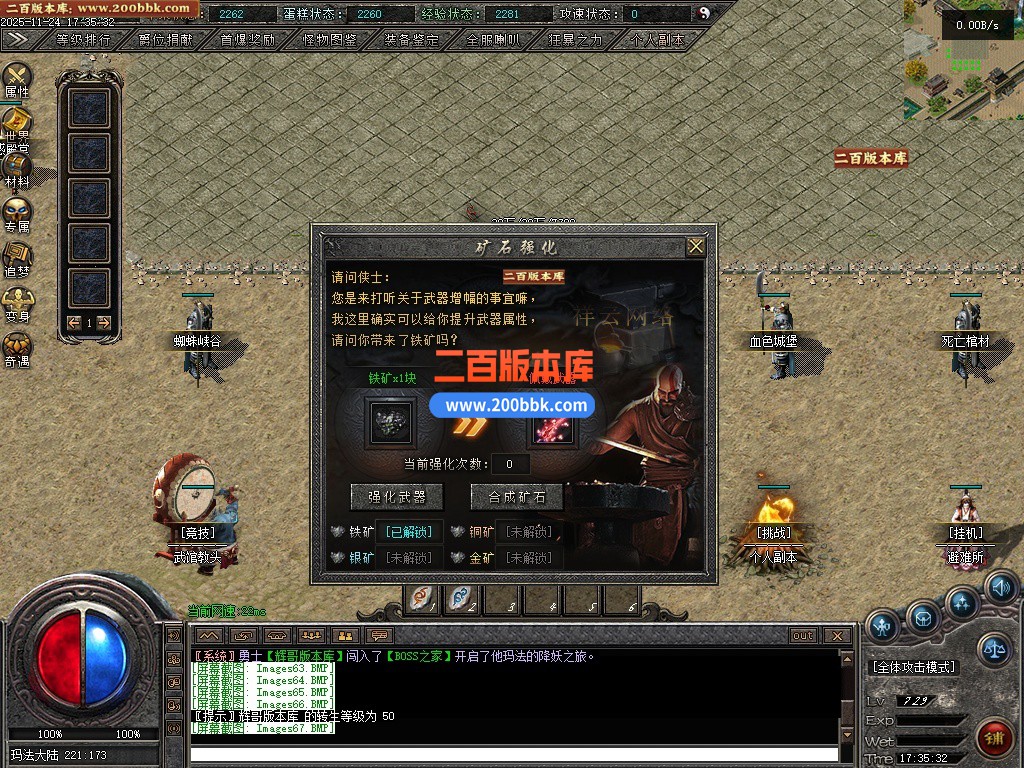
Task: Click the 强化武器 button
Action: (396, 497)
